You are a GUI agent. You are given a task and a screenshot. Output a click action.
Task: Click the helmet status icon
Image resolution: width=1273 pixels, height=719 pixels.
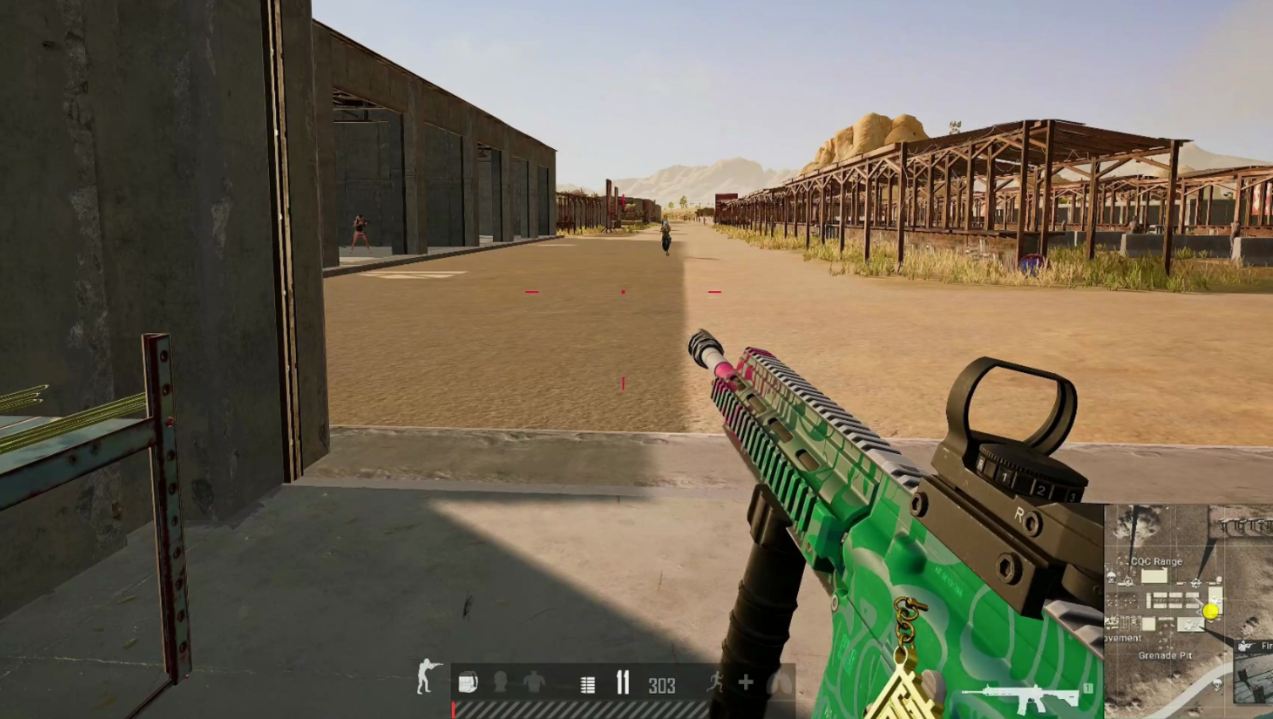(500, 684)
